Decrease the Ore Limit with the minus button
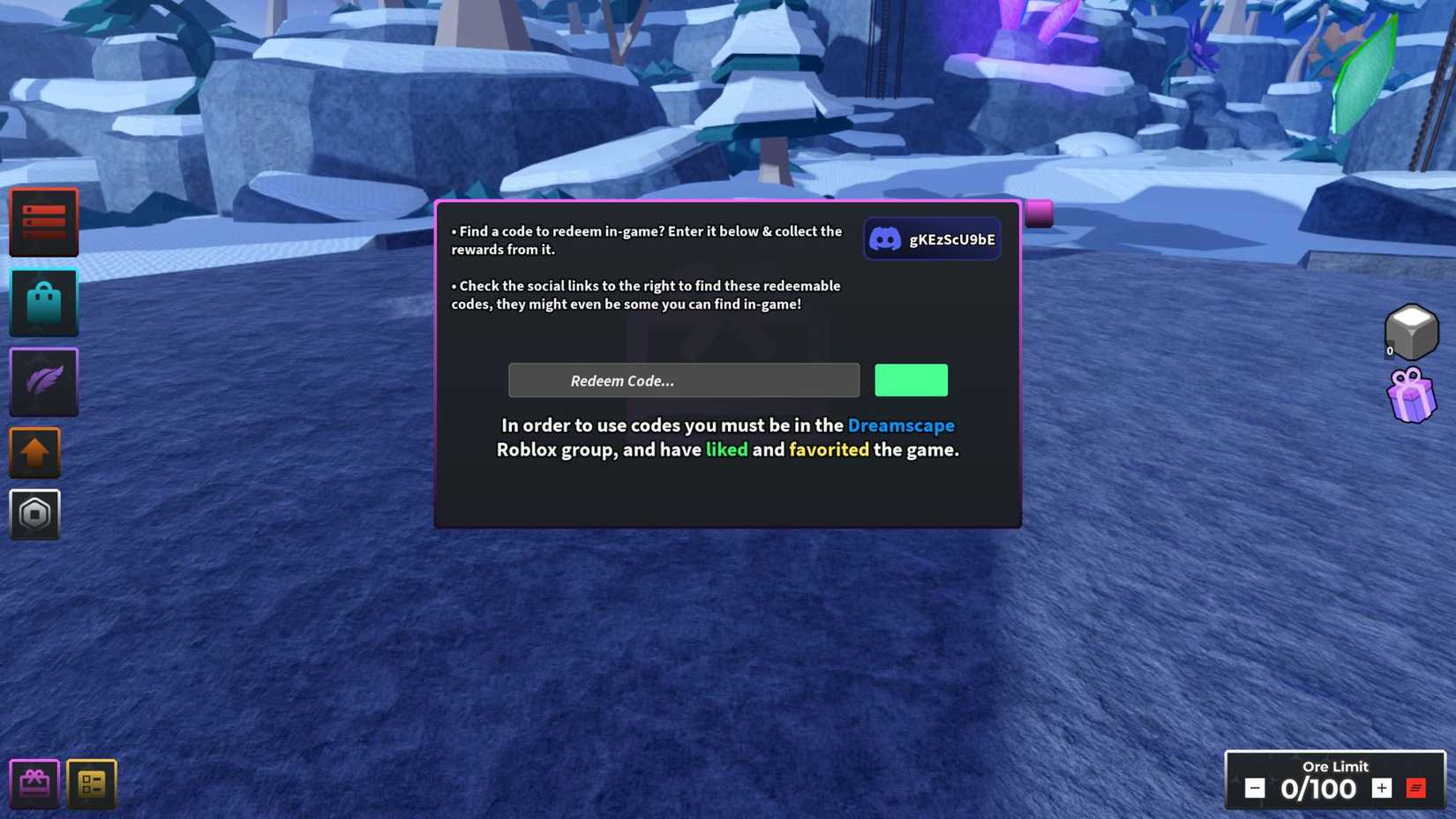The width and height of the screenshot is (1456, 819). (1253, 788)
